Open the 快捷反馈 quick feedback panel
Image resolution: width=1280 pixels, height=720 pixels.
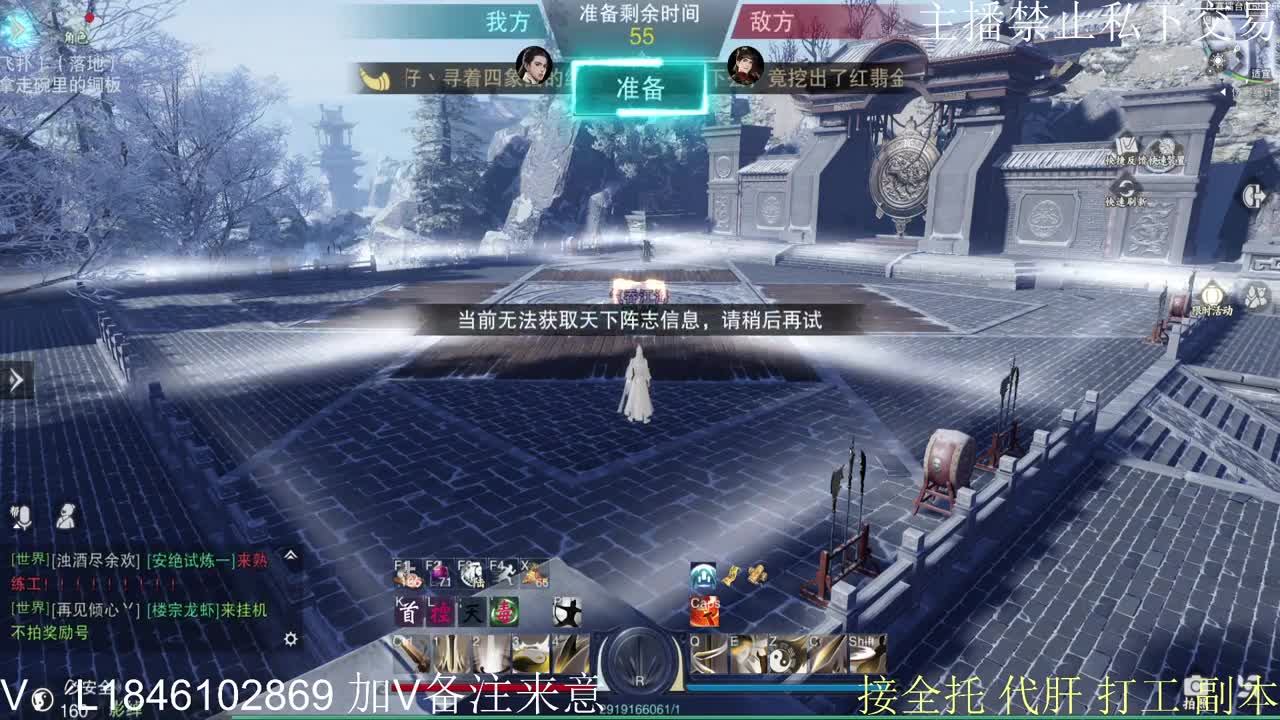click(1125, 147)
